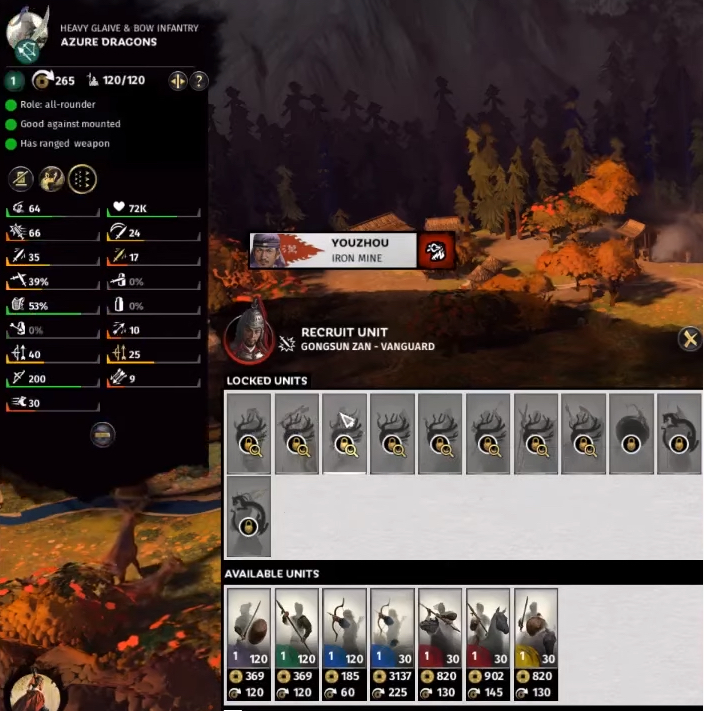Viewport: 704px width, 711px height.
Task: Open the unit info question mark help
Action: click(x=199, y=81)
